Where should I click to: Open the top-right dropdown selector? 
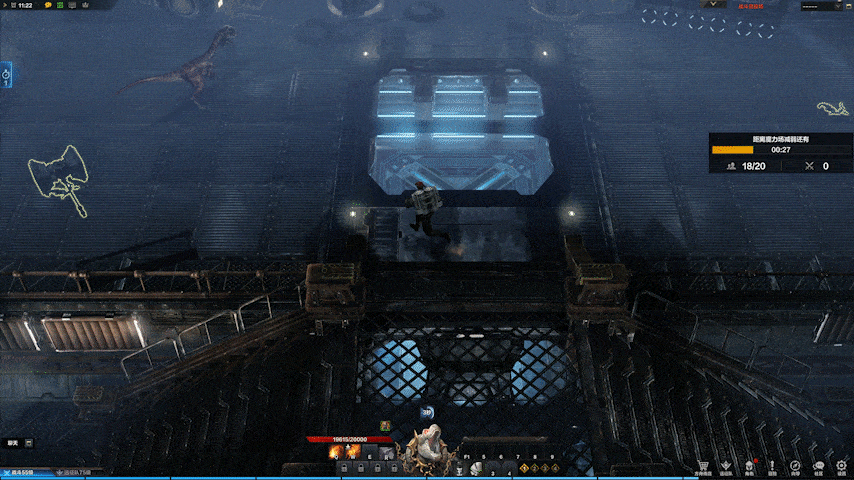821,6
